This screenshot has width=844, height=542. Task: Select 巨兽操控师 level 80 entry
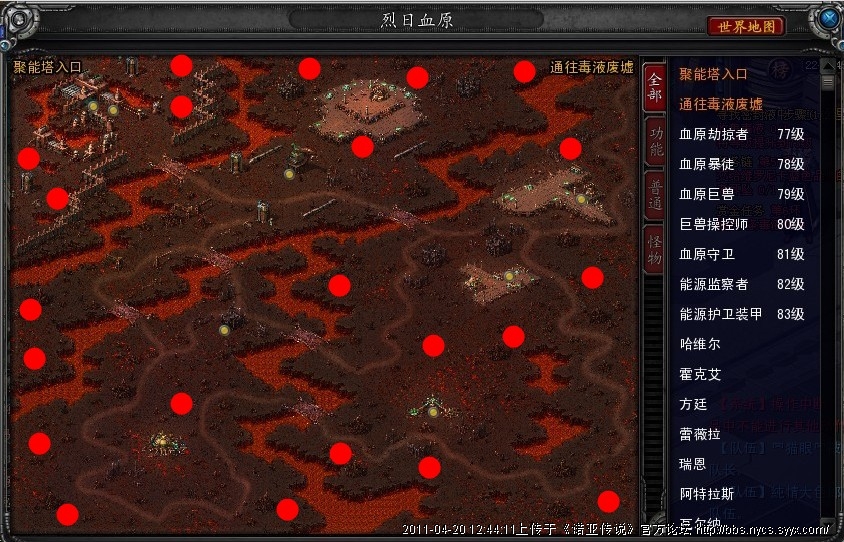740,224
